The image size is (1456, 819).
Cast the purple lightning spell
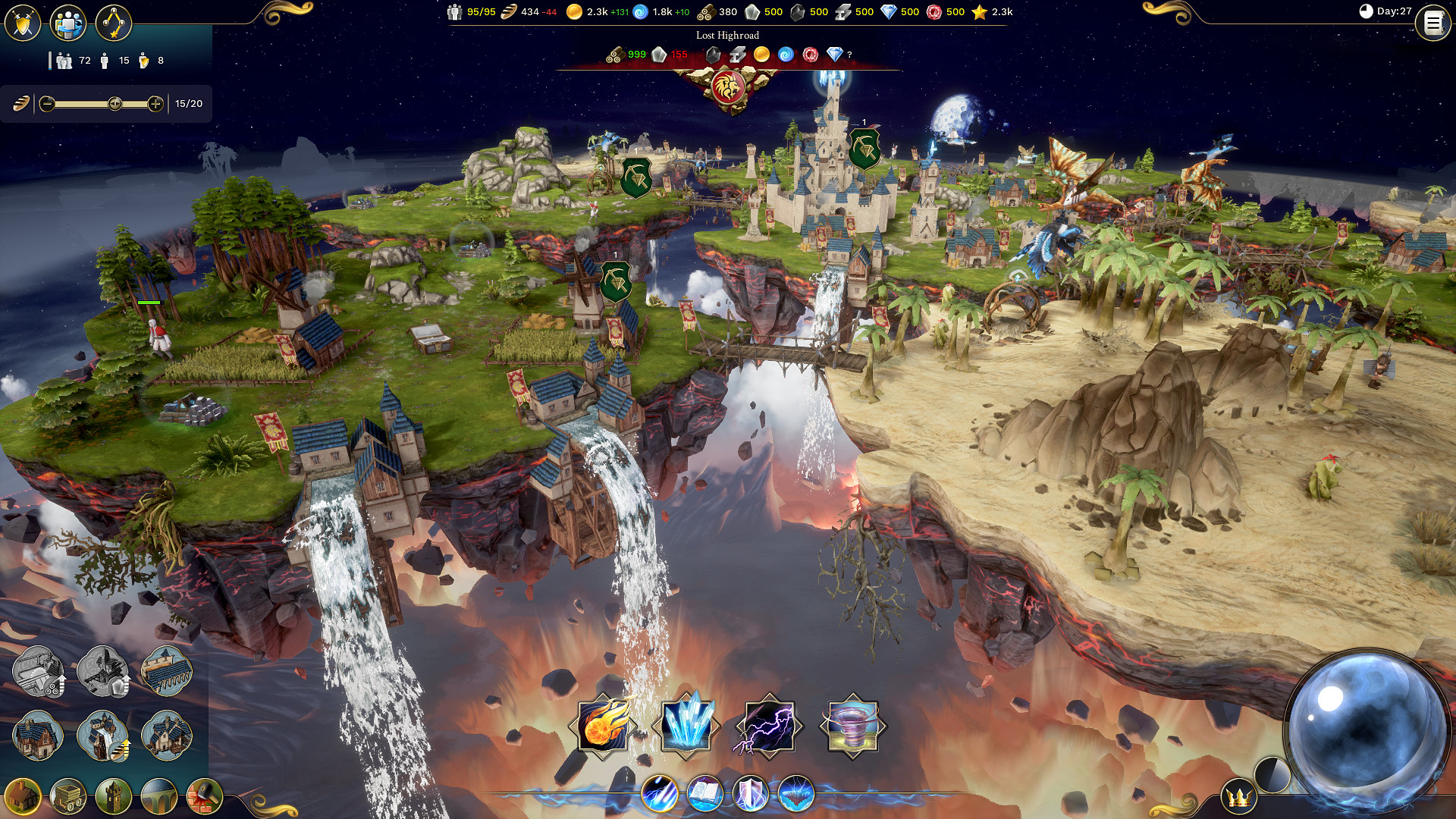click(769, 726)
